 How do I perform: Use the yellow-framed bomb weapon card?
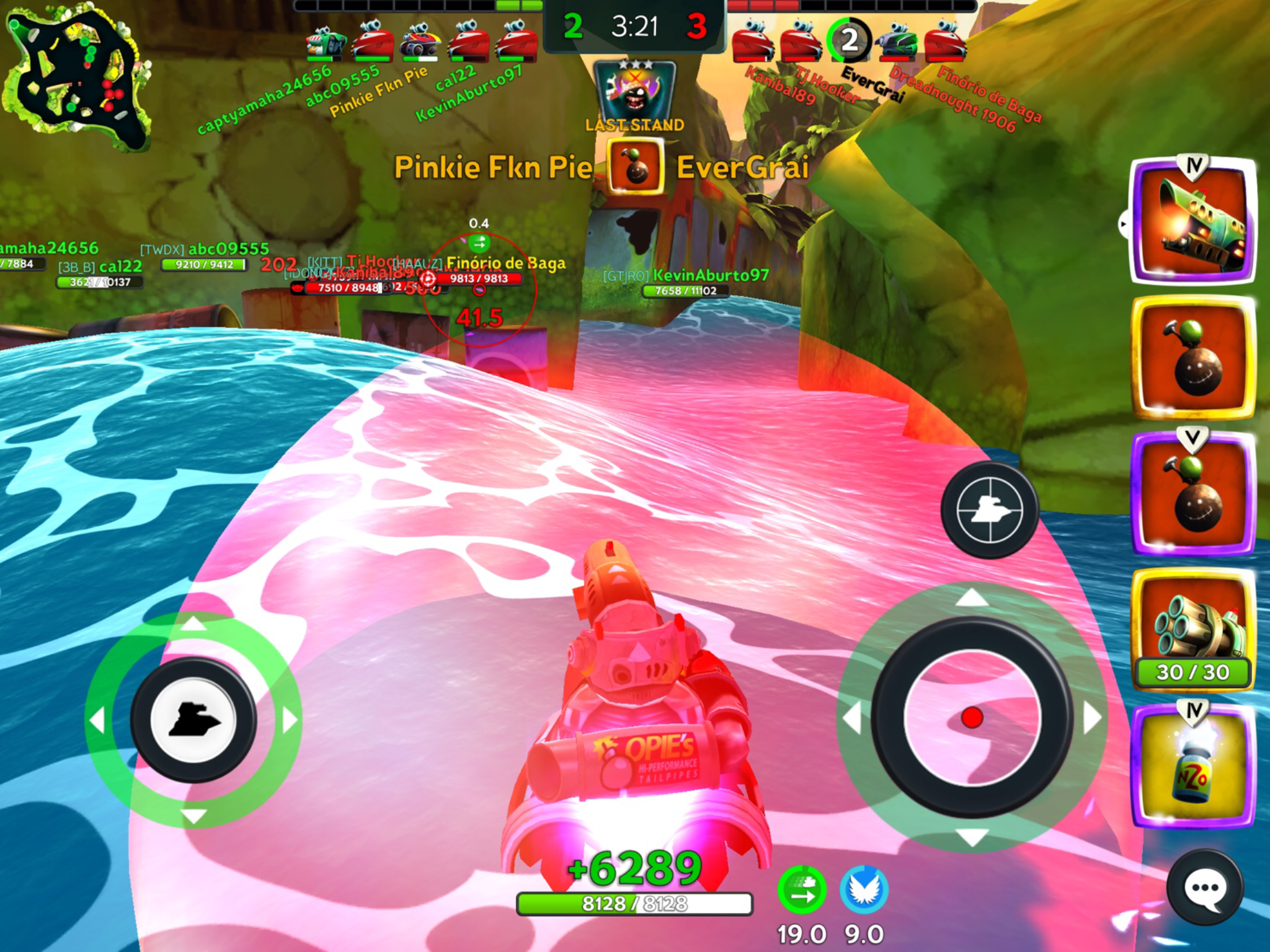pyautogui.click(x=1193, y=358)
